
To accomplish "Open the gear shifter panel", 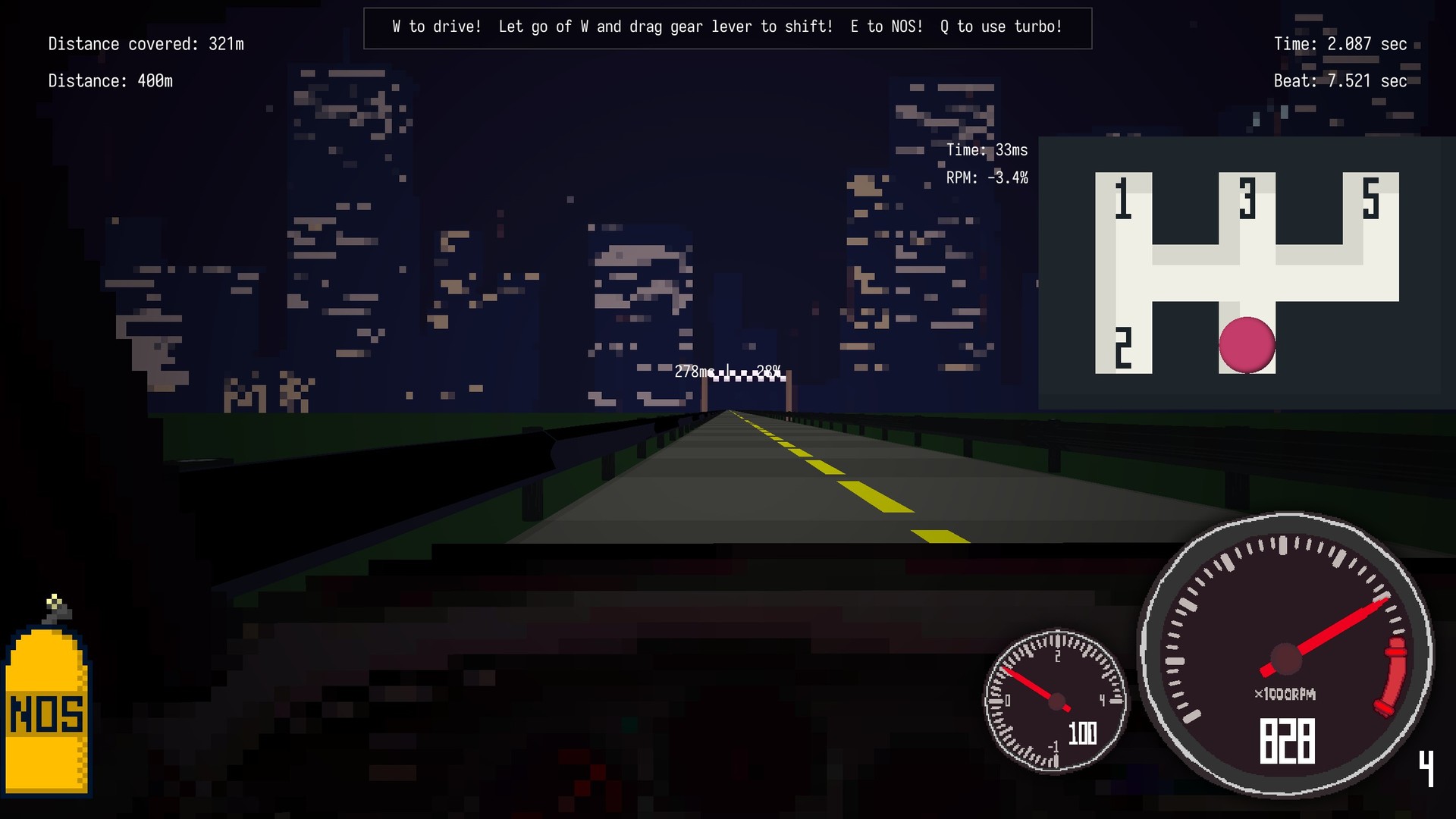I will [x=1247, y=273].
